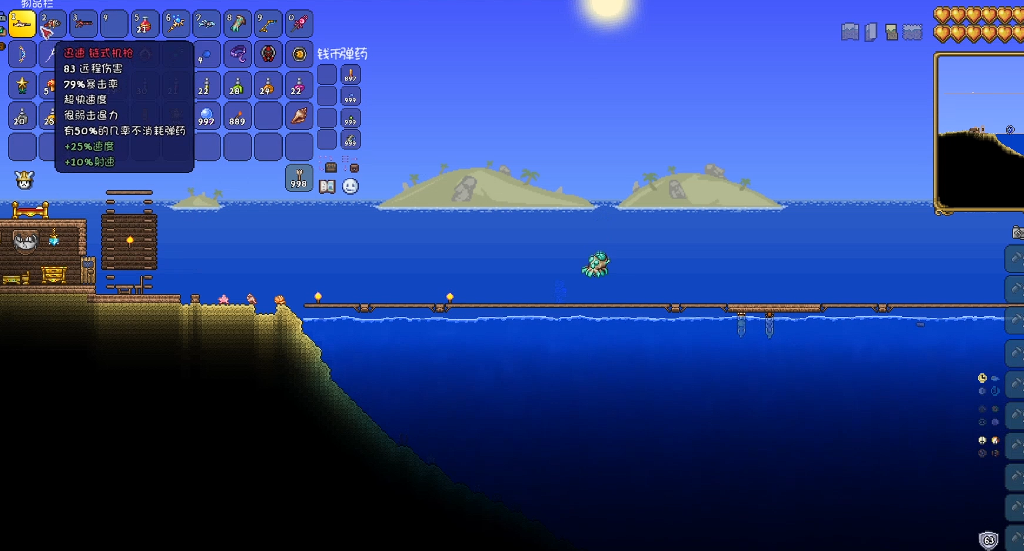
Task: Click the minimap
Action: pyautogui.click(x=980, y=130)
